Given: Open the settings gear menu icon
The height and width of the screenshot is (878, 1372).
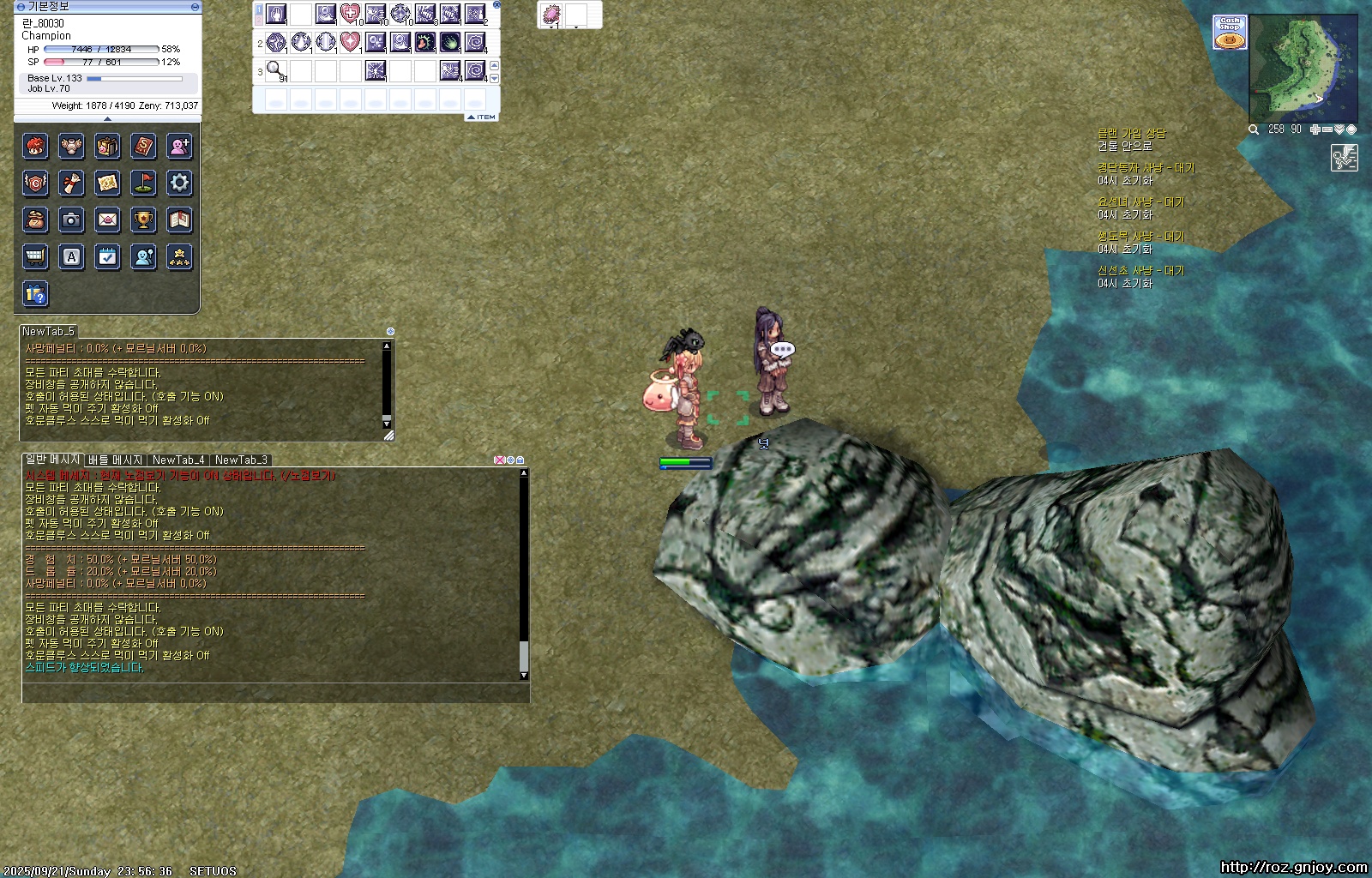Looking at the screenshot, I should (x=179, y=183).
